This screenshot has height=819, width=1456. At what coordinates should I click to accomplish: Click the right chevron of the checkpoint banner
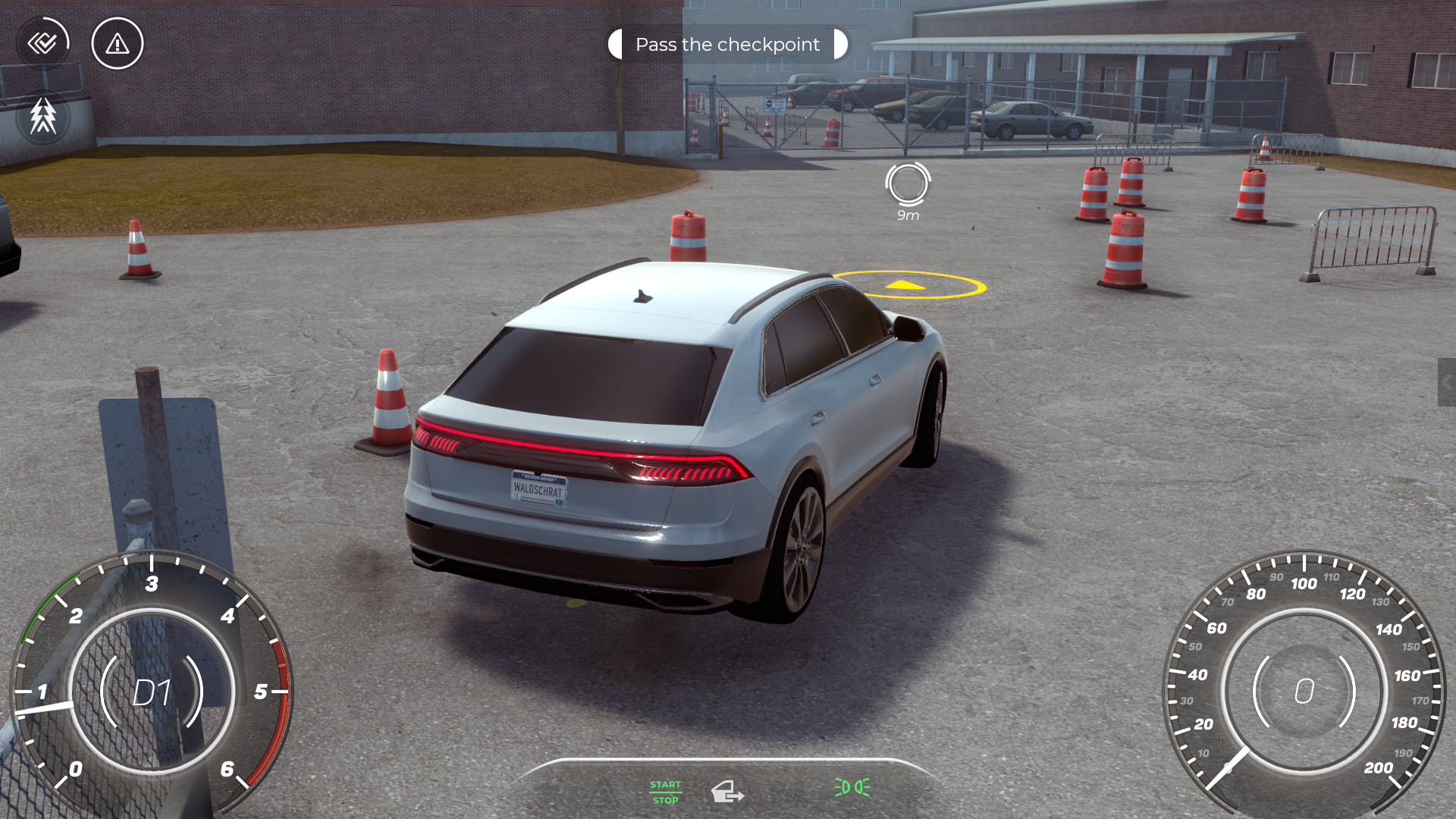pyautogui.click(x=838, y=44)
